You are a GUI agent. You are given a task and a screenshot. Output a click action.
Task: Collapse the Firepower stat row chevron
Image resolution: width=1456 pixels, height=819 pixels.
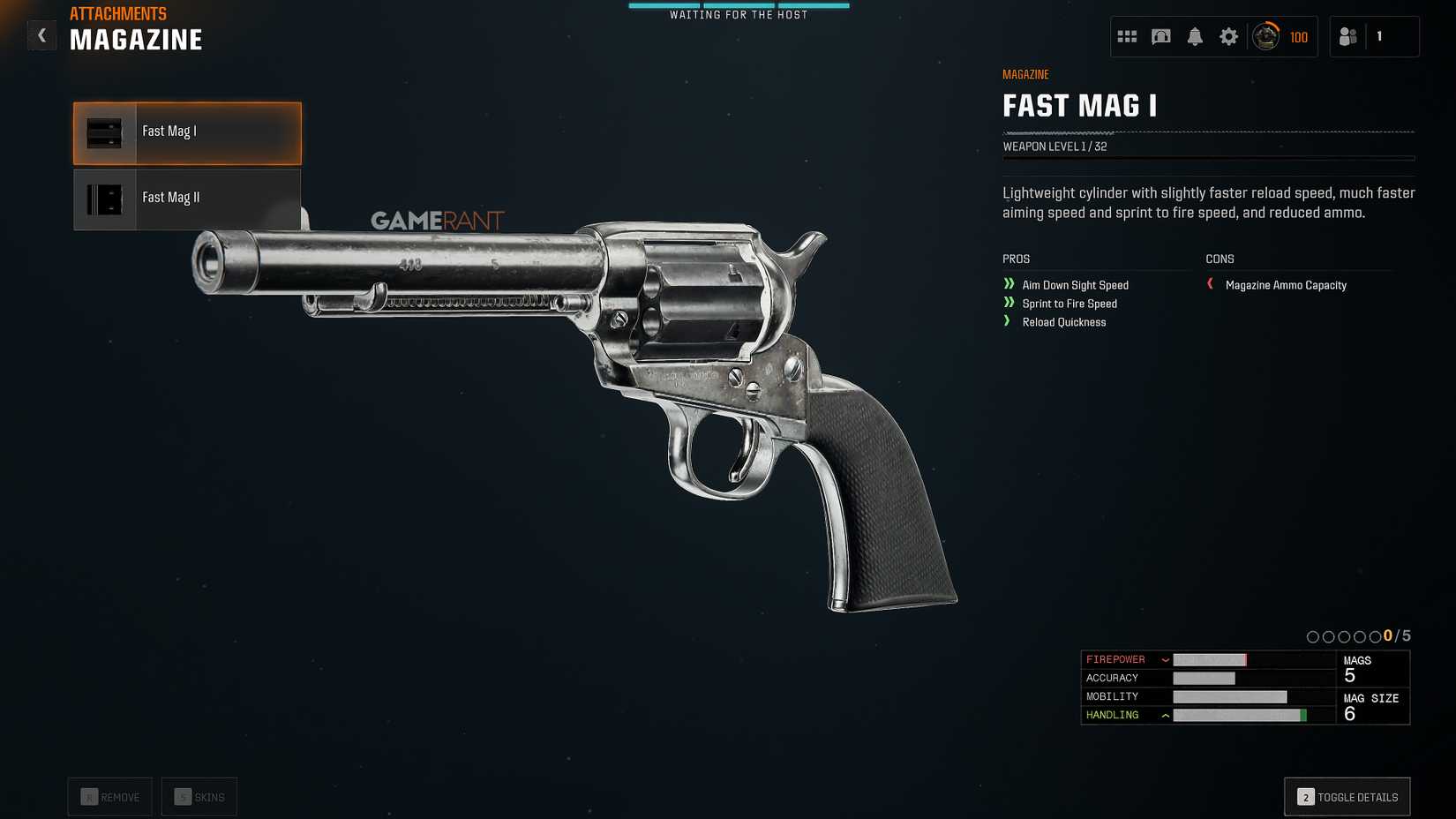[1167, 659]
